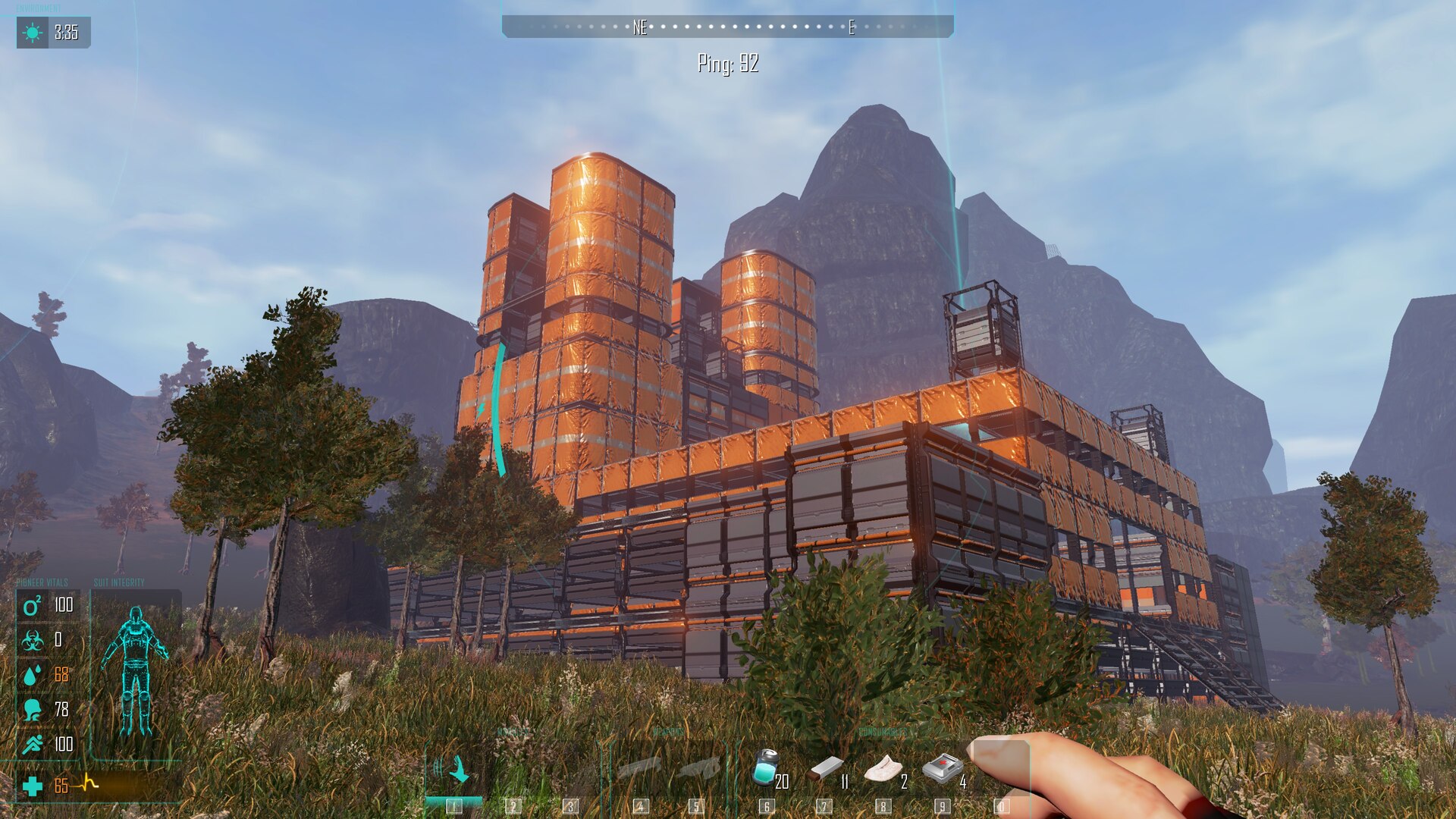
Task: Click the water droplet hydration icon
Action: 32,675
